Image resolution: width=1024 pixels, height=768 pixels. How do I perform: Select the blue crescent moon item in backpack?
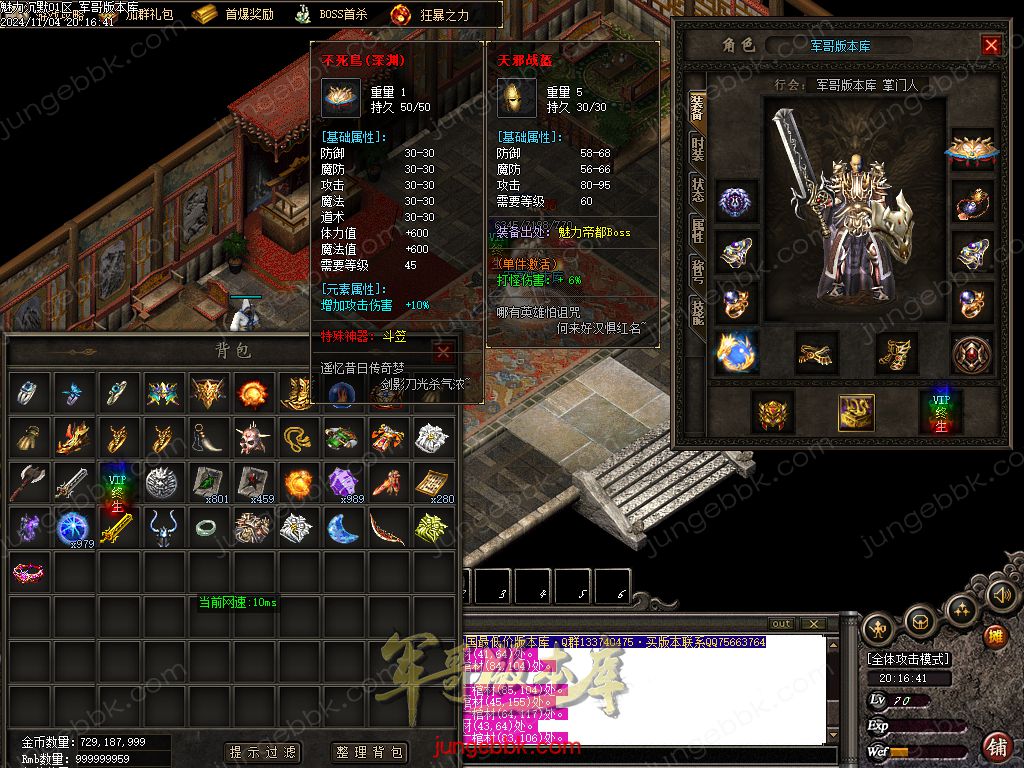click(343, 527)
